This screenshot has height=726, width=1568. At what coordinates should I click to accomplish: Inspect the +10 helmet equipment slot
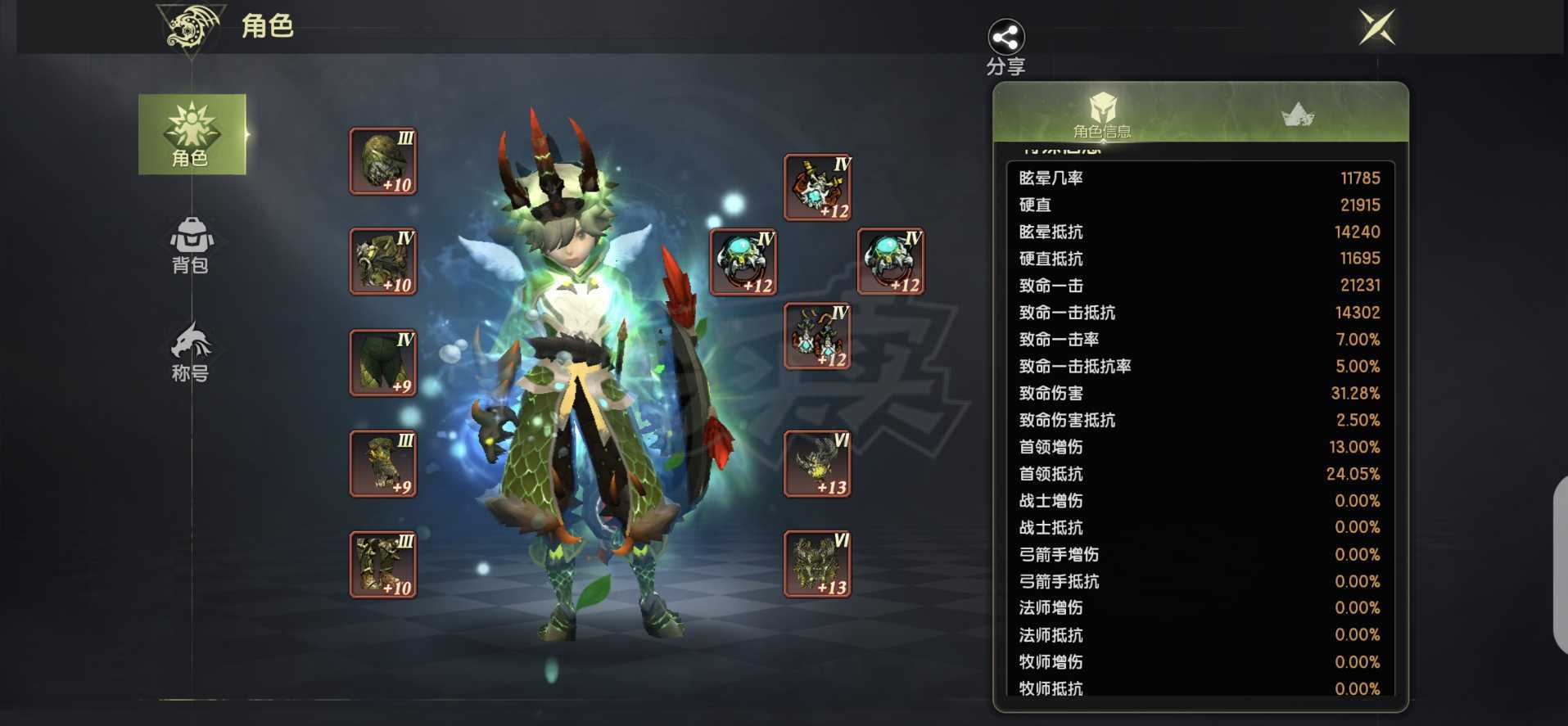(383, 161)
